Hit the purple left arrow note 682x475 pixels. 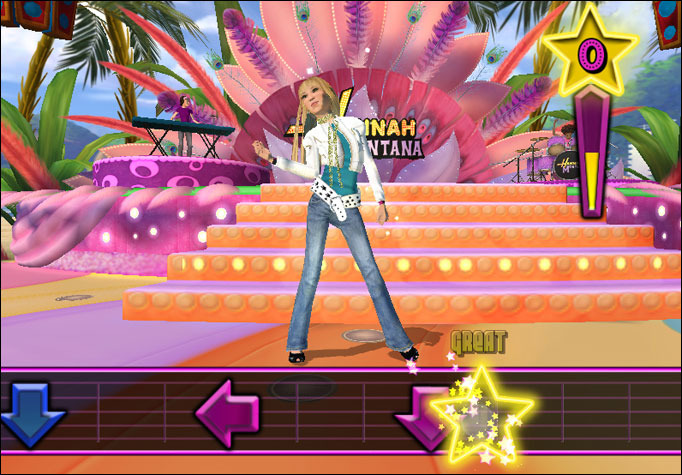click(x=228, y=412)
